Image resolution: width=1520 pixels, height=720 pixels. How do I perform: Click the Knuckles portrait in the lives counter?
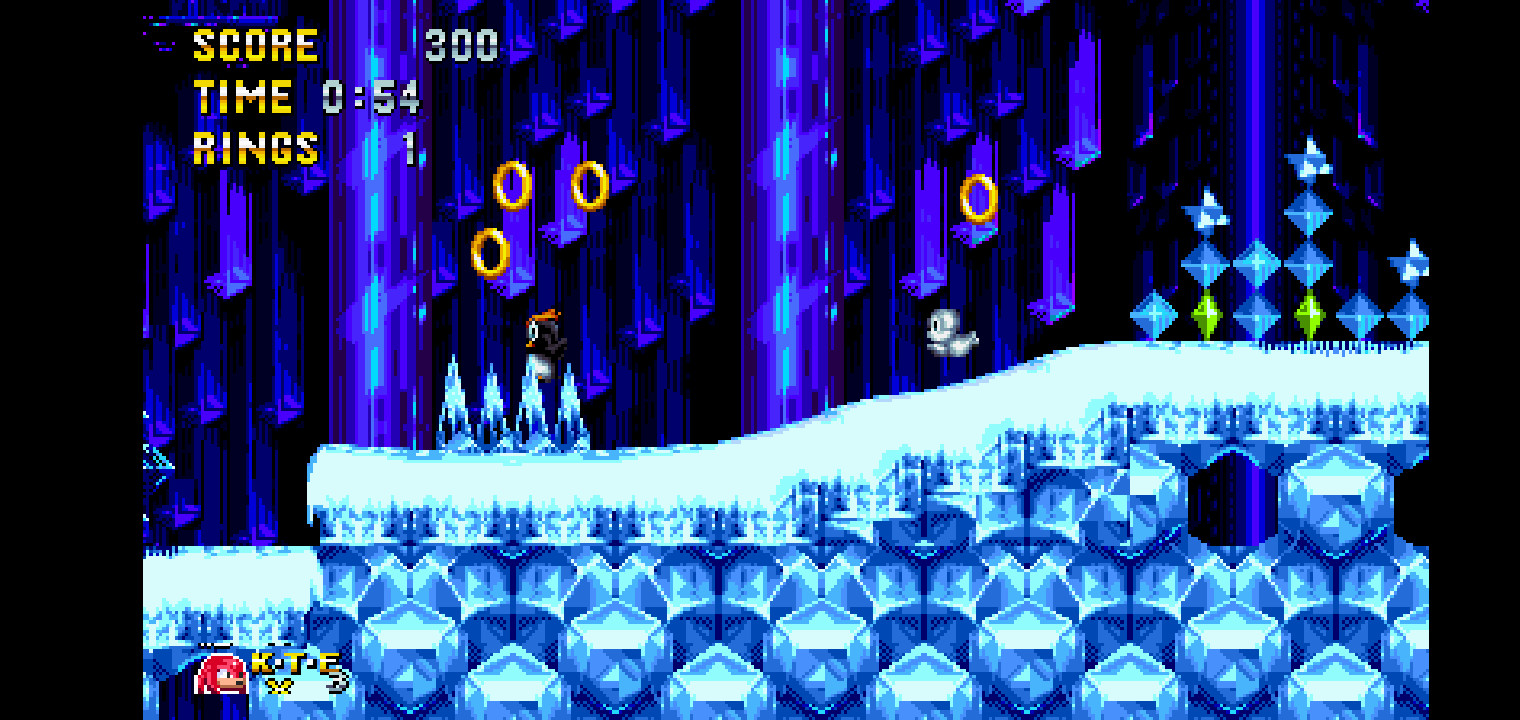[x=218, y=677]
